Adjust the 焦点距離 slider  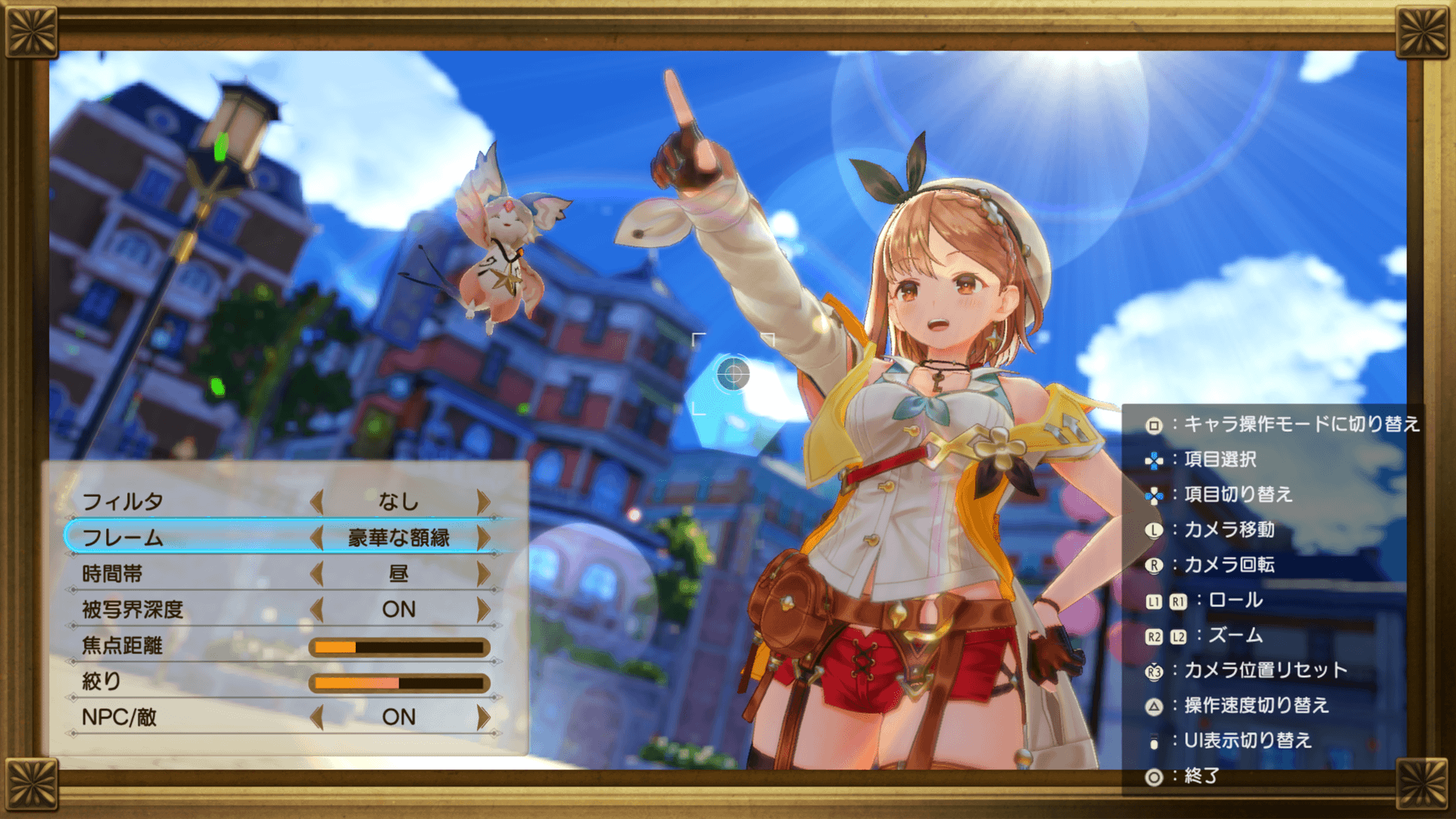click(399, 647)
